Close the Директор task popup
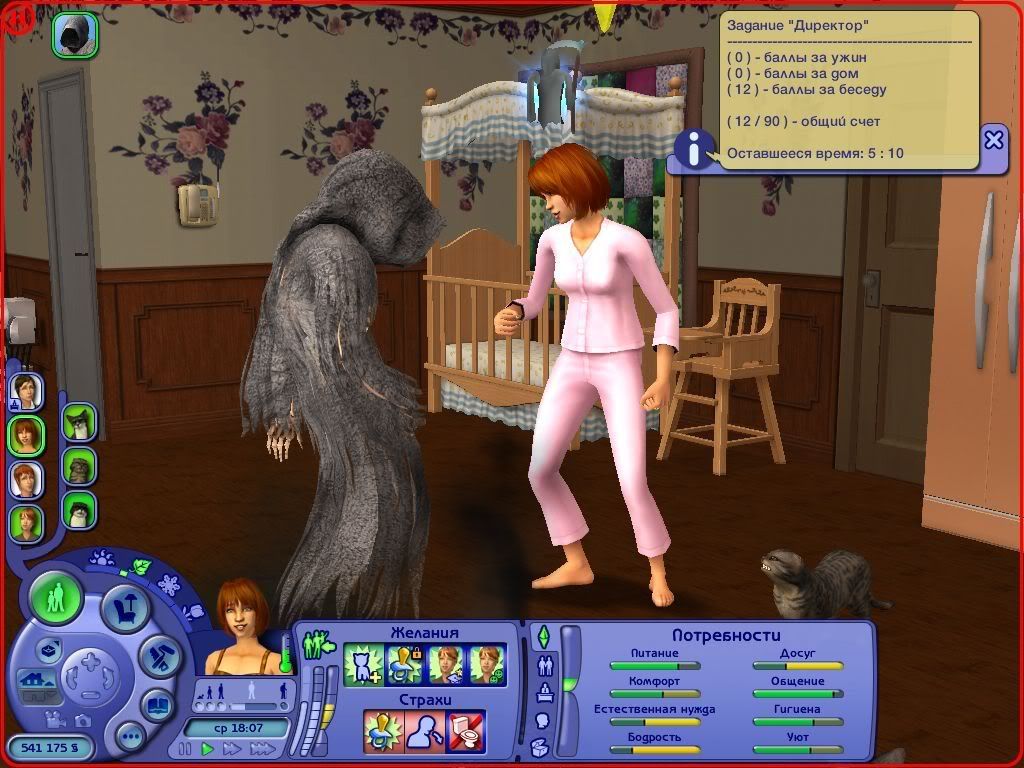The width and height of the screenshot is (1024, 768). click(993, 140)
